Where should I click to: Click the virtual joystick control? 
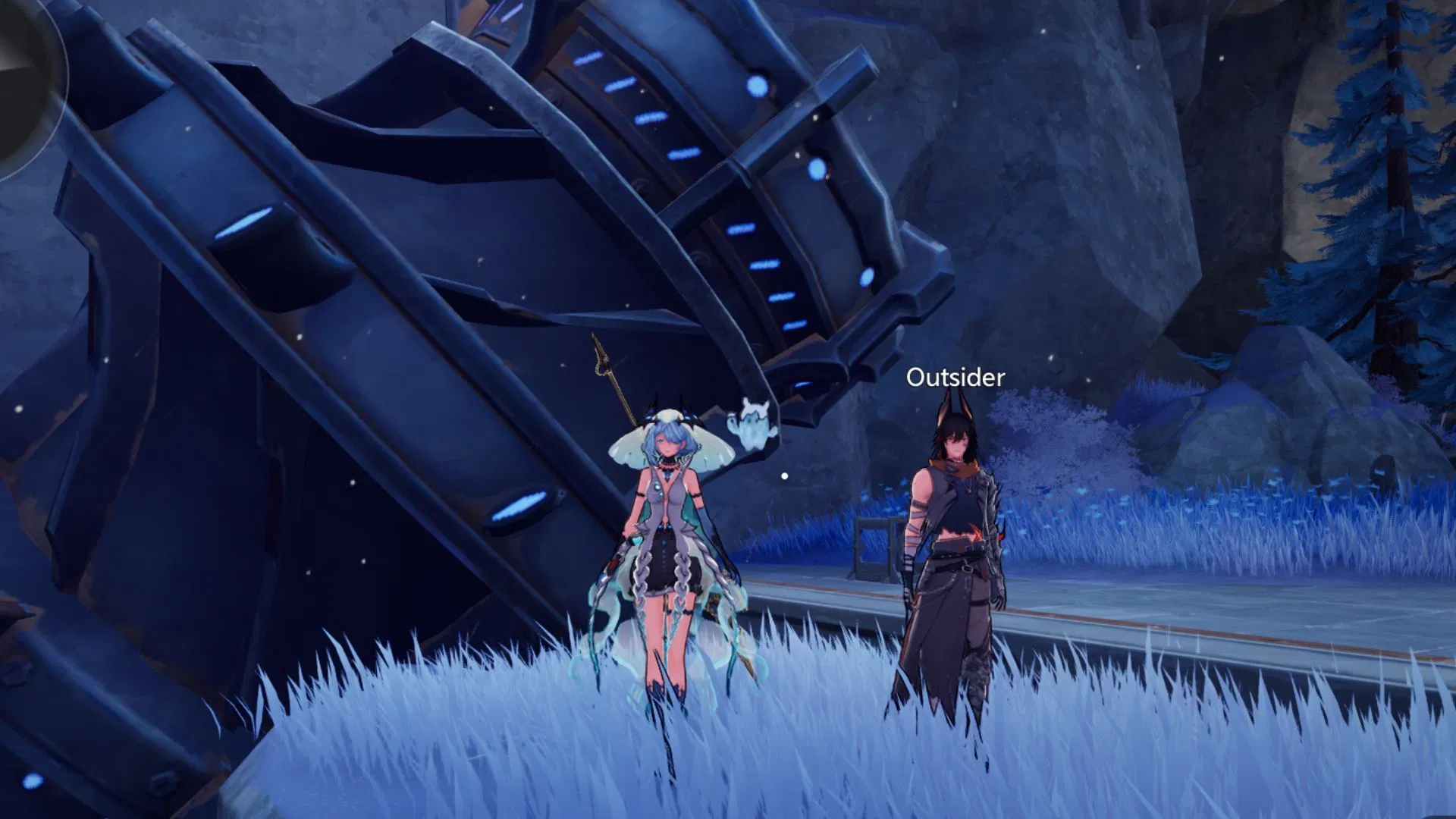23,61
